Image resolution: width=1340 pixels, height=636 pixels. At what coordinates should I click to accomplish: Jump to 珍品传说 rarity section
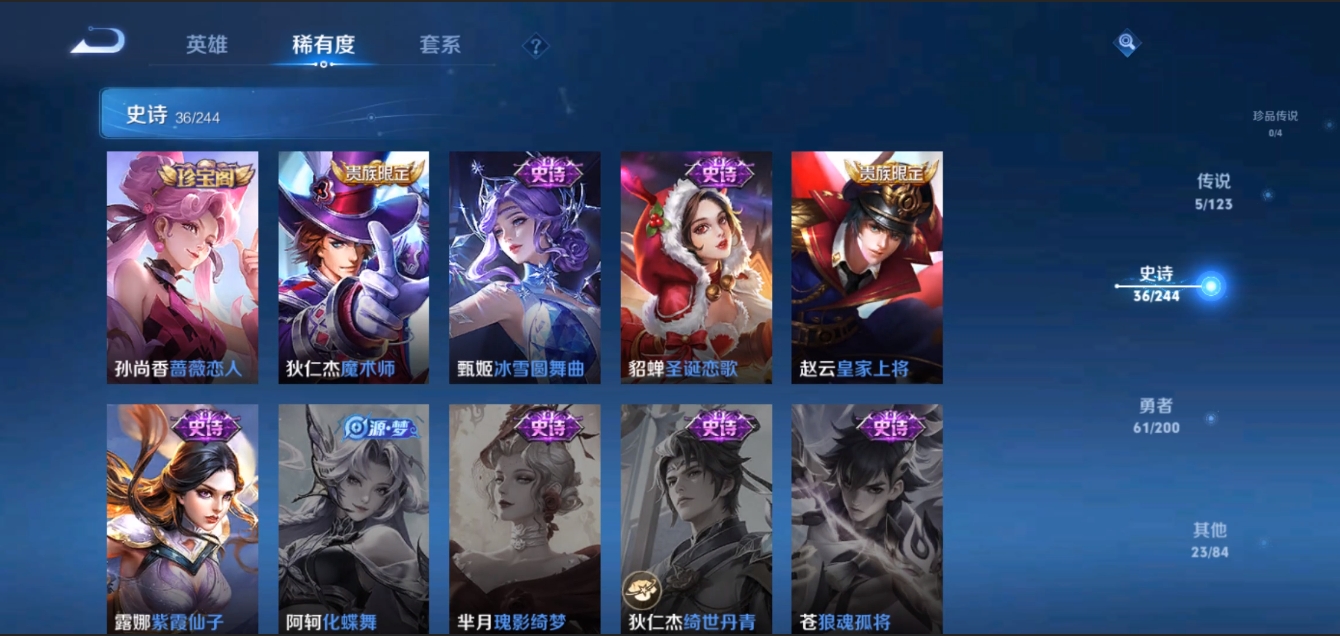(x=1275, y=122)
